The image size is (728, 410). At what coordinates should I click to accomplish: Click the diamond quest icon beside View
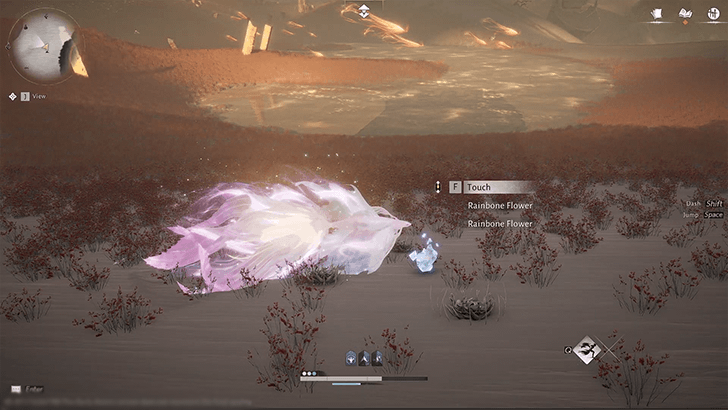pyautogui.click(x=12, y=96)
